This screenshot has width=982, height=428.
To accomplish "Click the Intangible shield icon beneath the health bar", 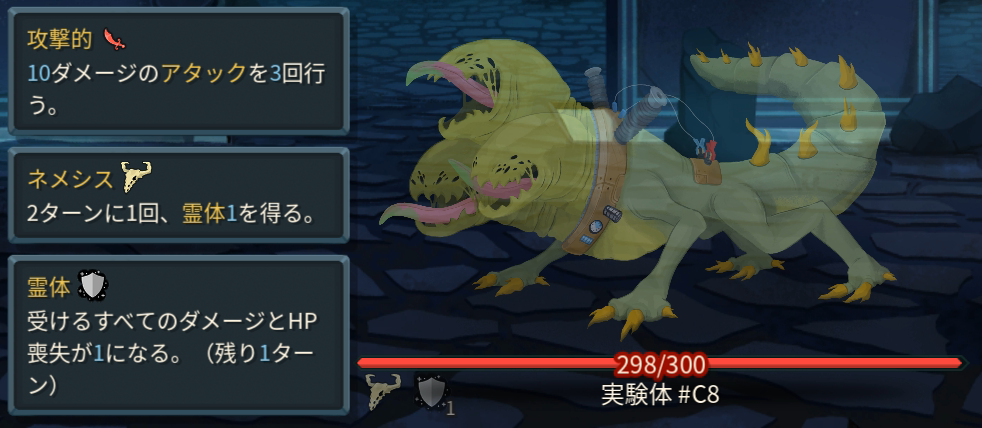I will 430,392.
